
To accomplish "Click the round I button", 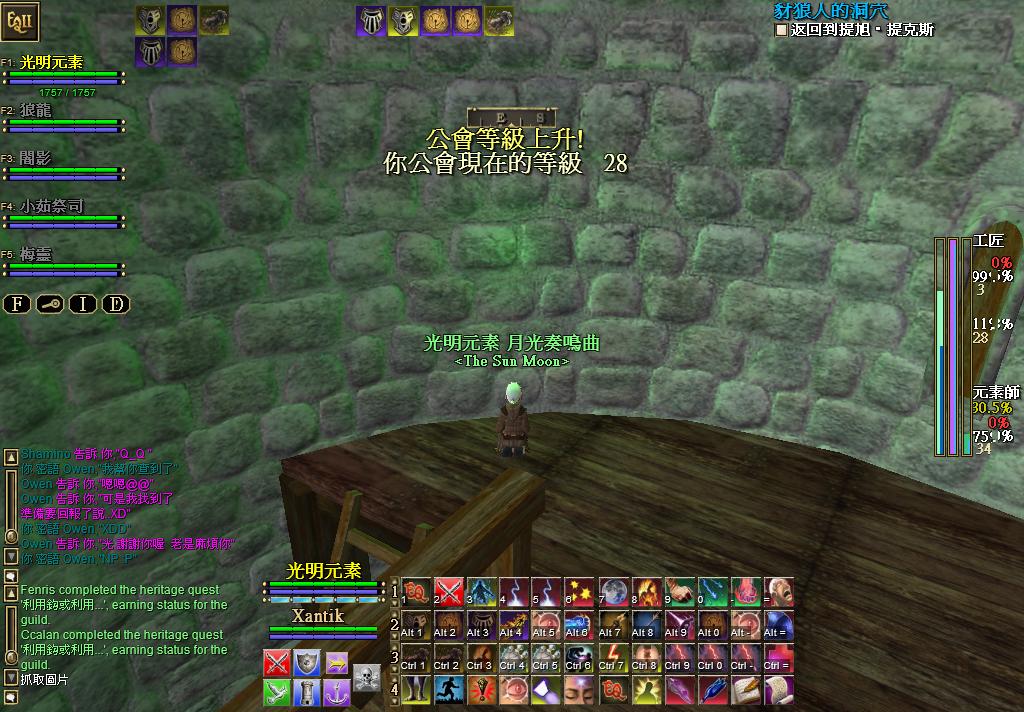I will pos(83,304).
